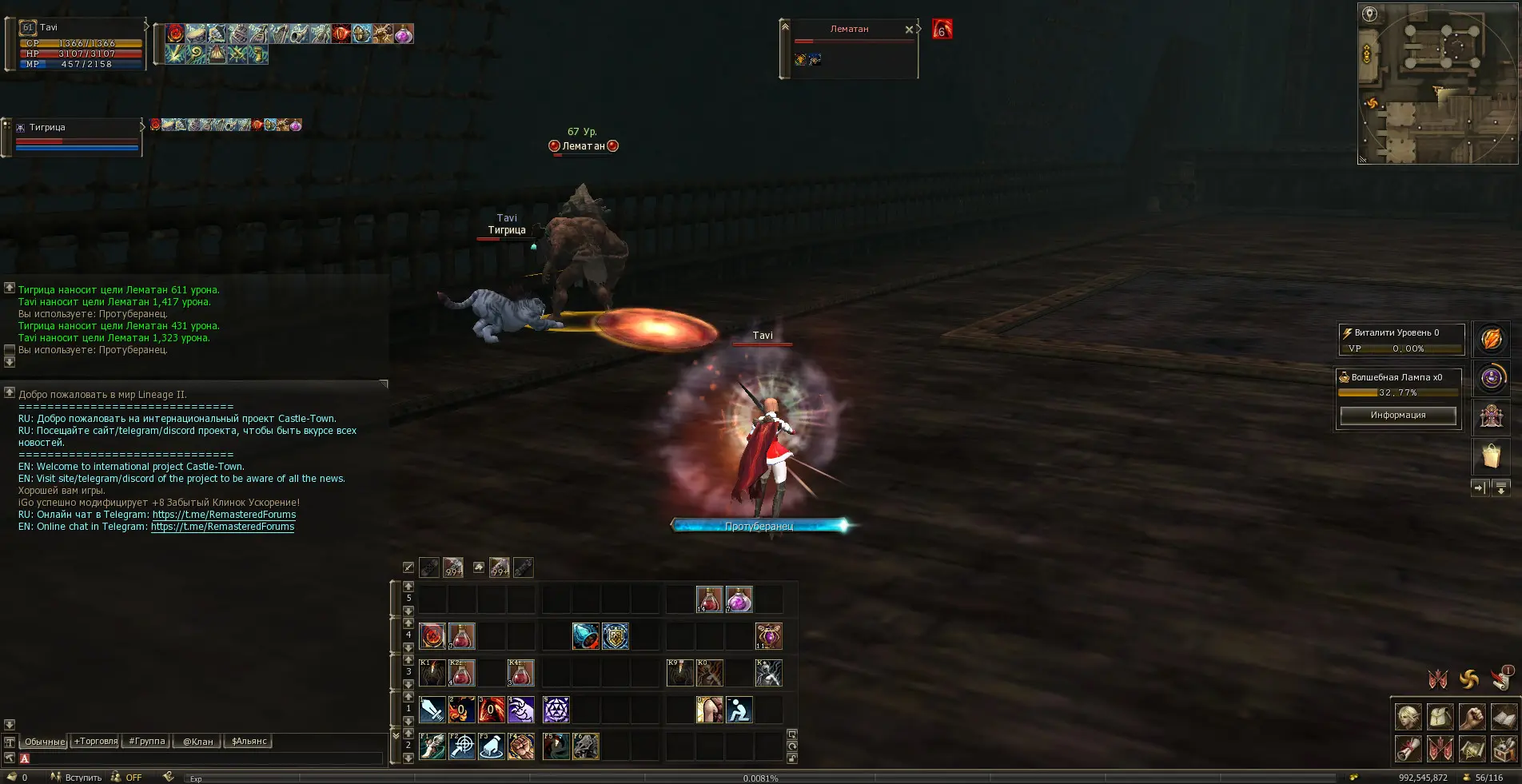Switch to the $Альянс chat tab

[249, 742]
